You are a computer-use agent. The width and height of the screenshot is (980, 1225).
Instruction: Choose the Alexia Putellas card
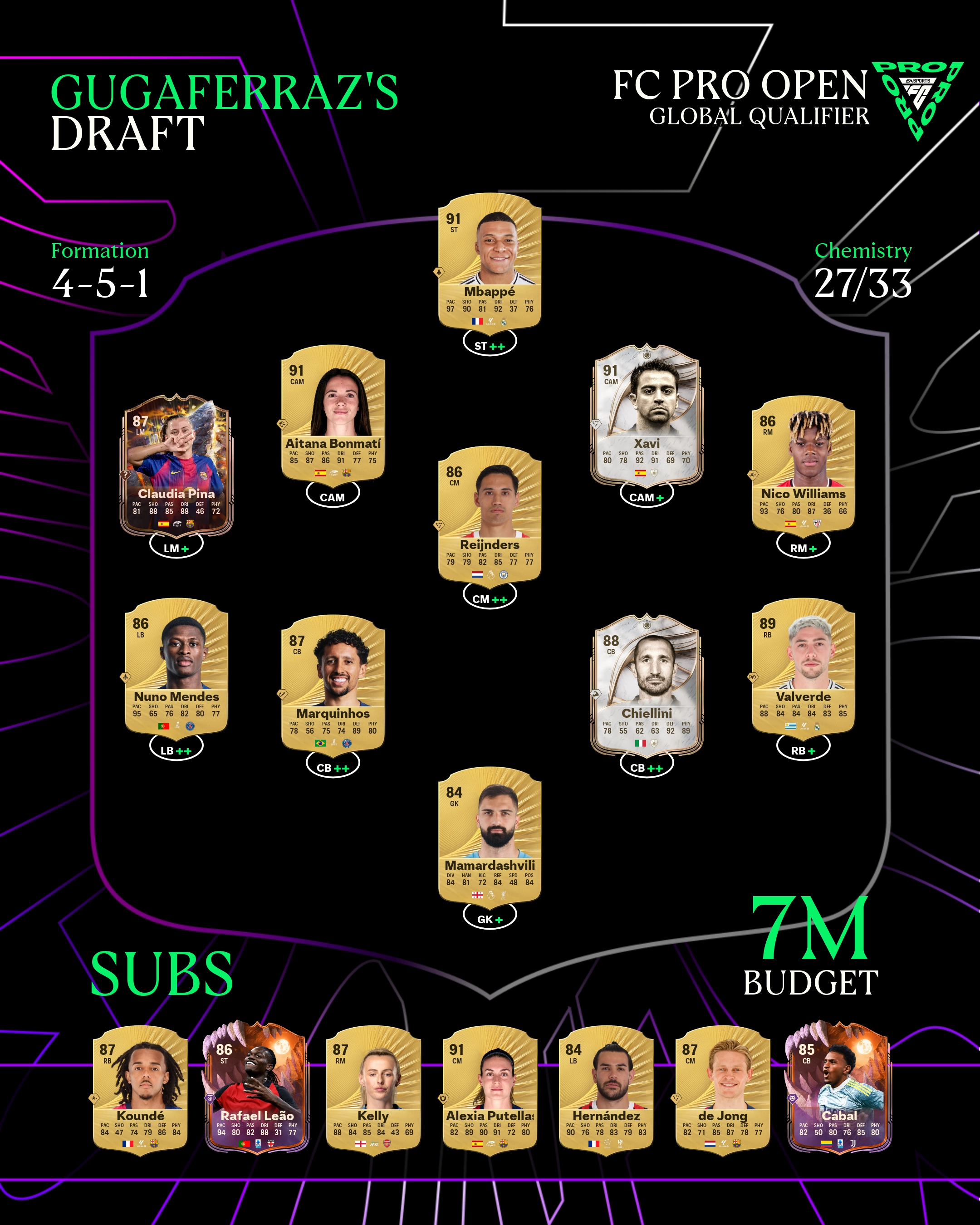click(490, 1090)
